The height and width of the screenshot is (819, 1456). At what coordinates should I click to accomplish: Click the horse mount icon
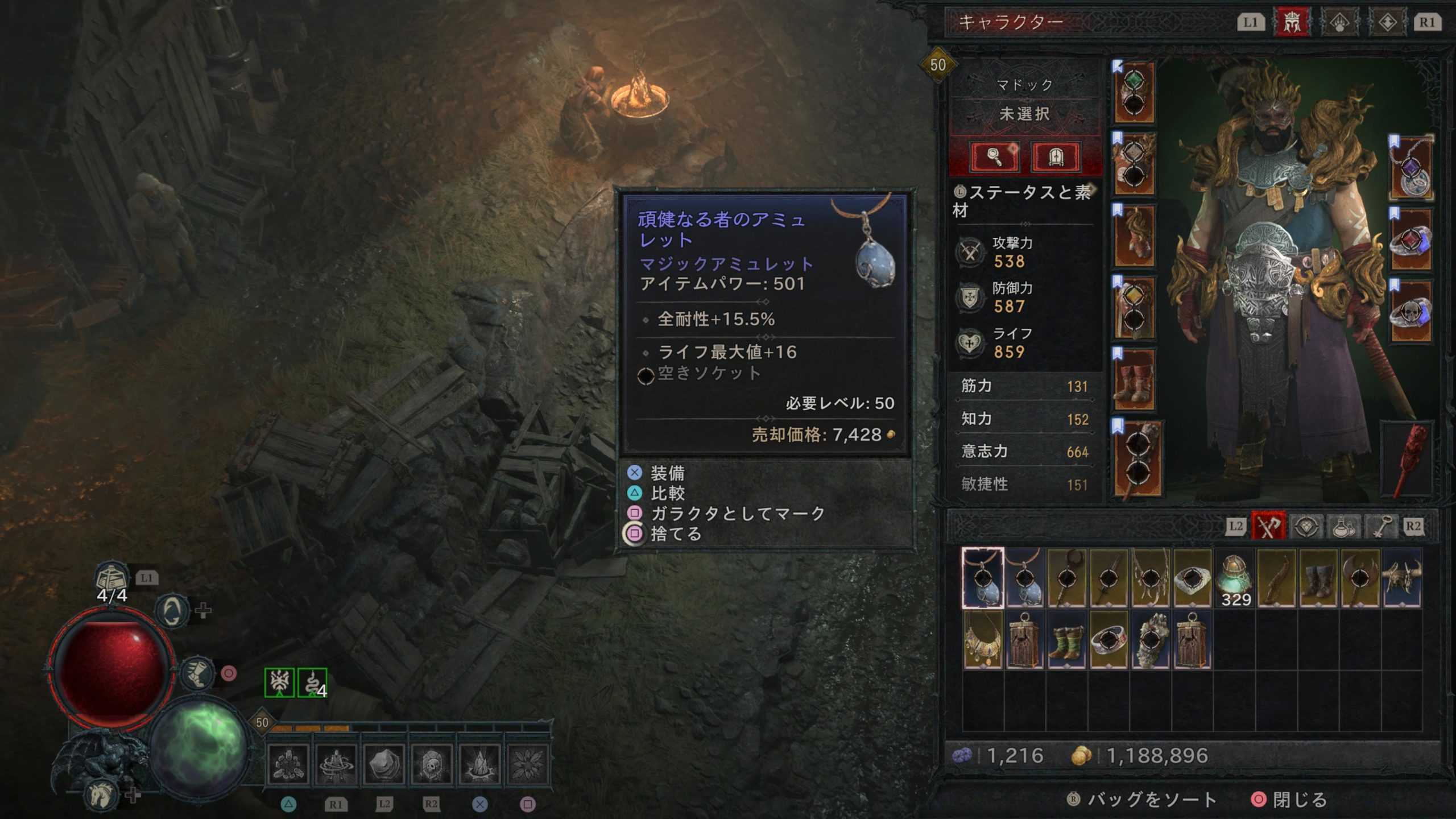click(x=102, y=794)
